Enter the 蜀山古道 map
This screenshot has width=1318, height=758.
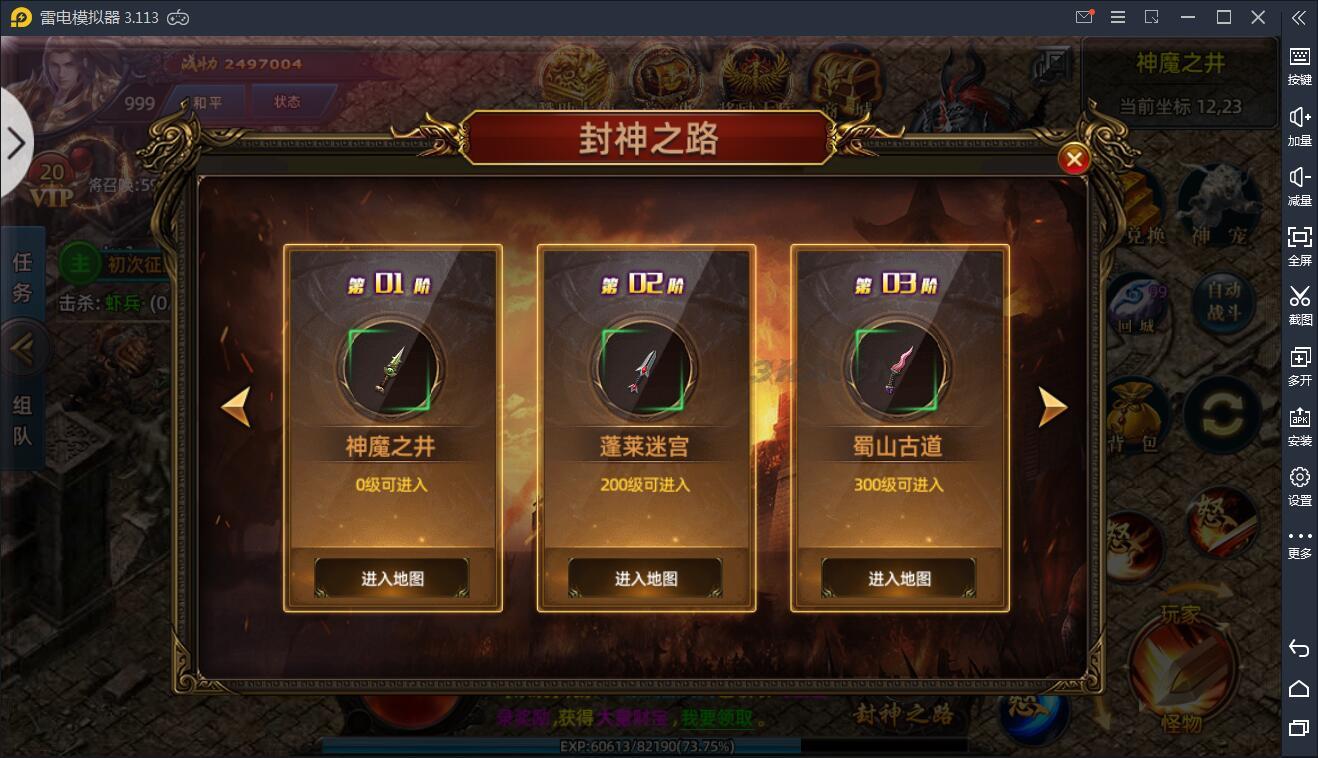(x=899, y=578)
